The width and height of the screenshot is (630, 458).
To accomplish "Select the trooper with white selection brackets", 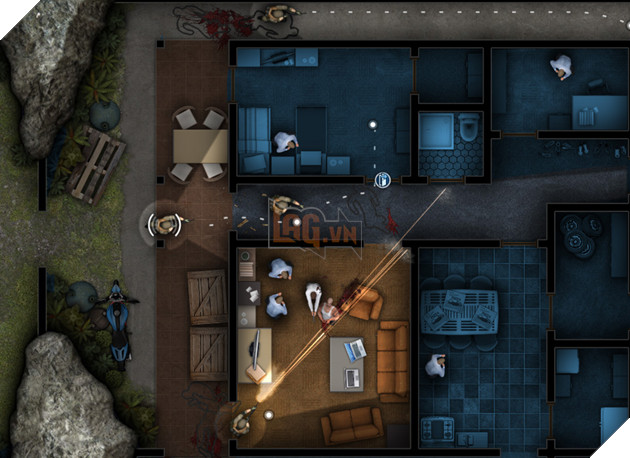I will (164, 222).
